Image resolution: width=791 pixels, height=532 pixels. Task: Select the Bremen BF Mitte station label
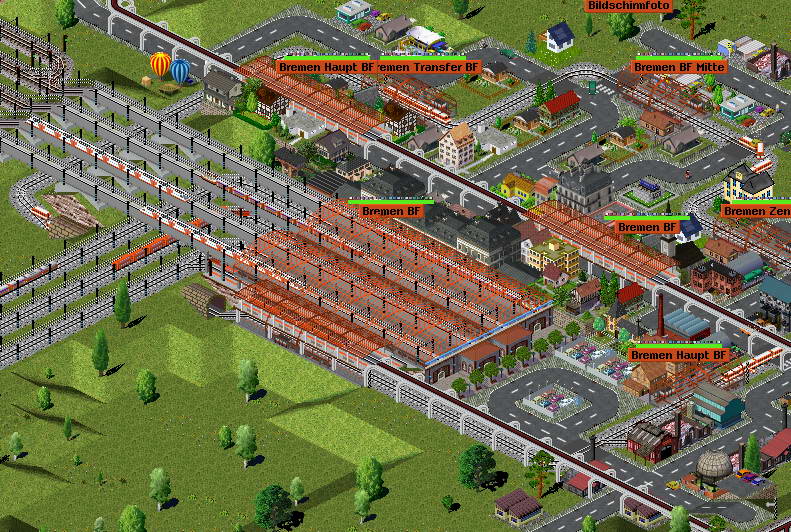pos(679,67)
